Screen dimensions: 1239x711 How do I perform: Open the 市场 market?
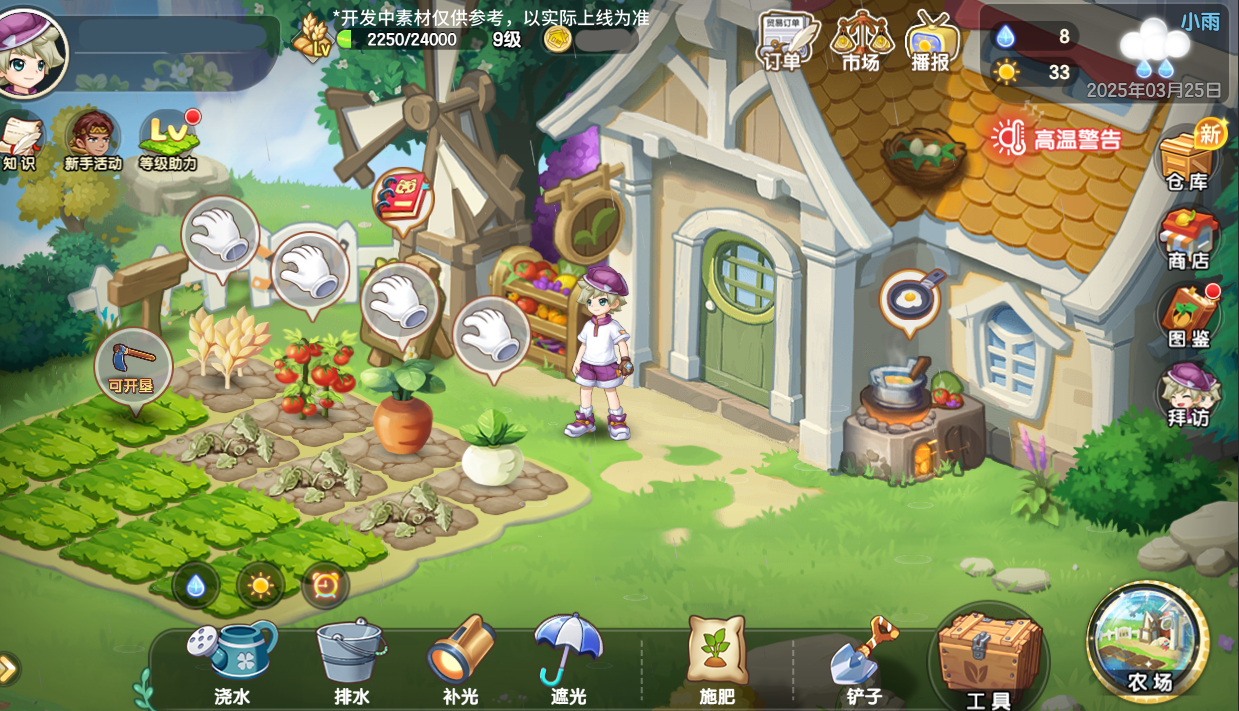tap(860, 42)
